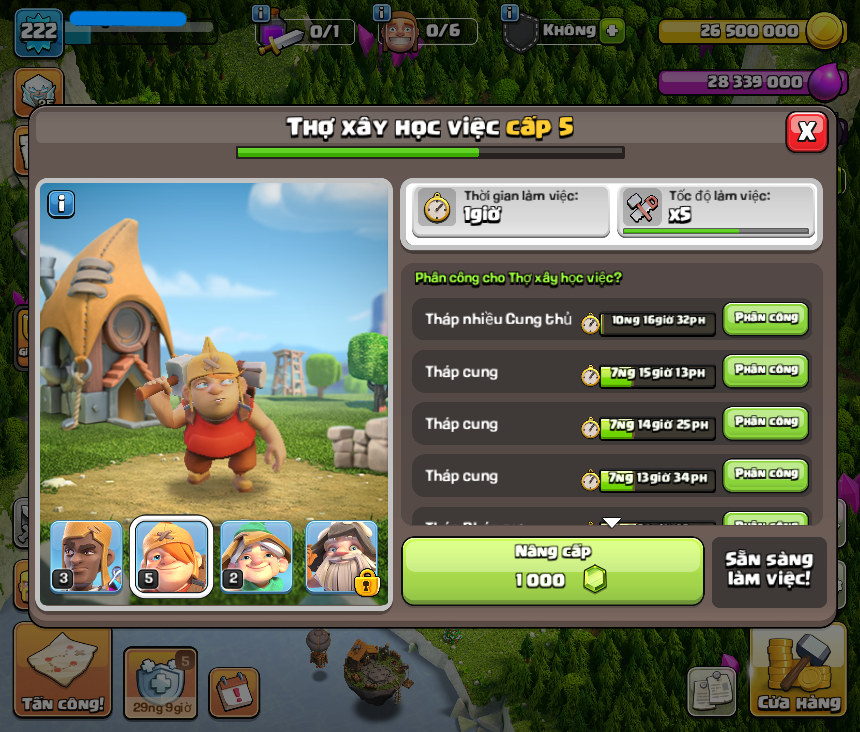The height and width of the screenshot is (732, 860).
Task: Tap the player level 222 badge
Action: (x=39, y=33)
